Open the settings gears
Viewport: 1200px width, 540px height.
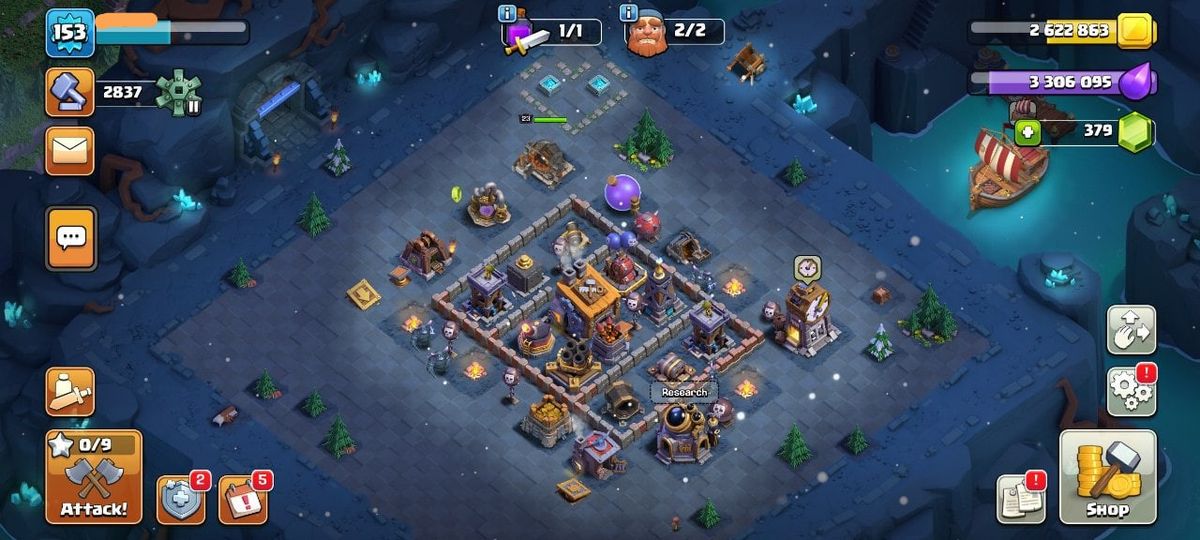click(1130, 390)
